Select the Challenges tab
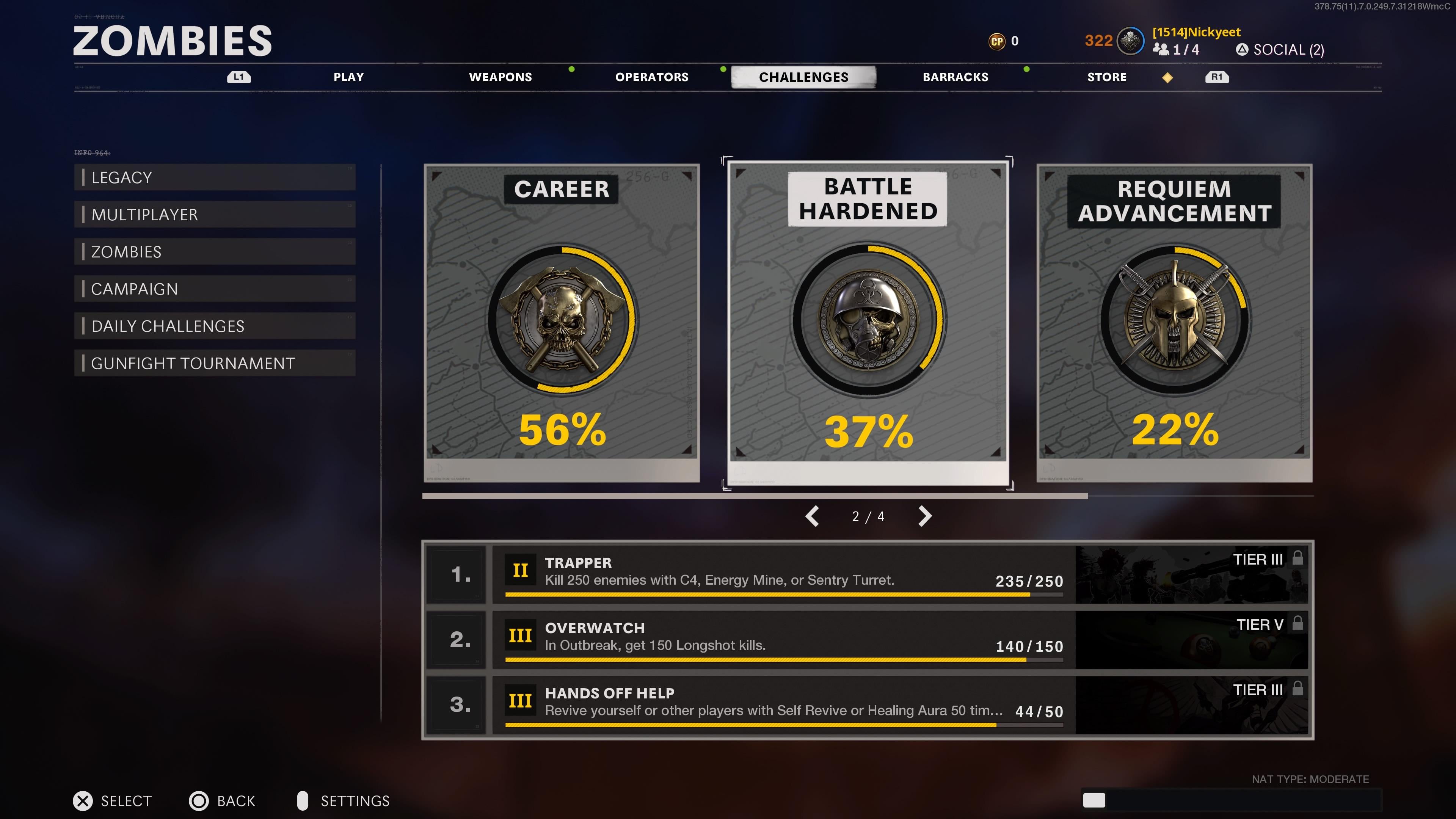Screen dimensions: 1456x819 [x=803, y=77]
